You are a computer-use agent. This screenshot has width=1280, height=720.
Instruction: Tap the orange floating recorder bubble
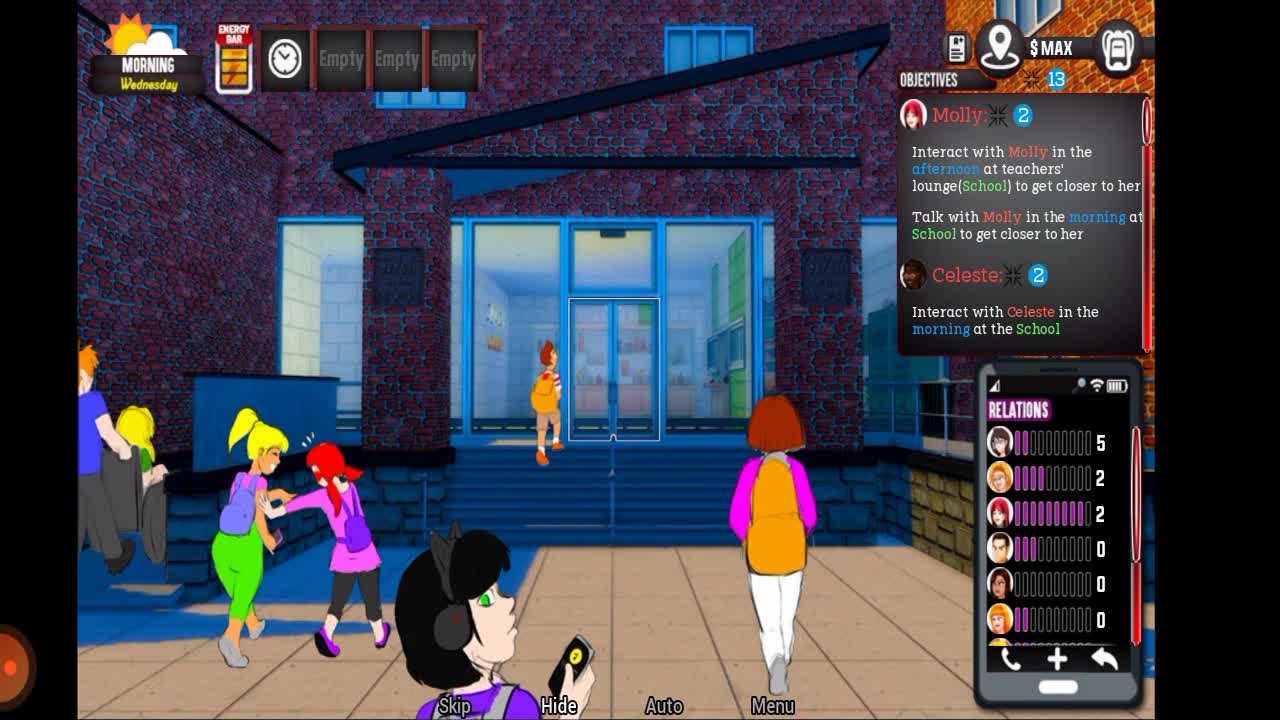(12, 667)
